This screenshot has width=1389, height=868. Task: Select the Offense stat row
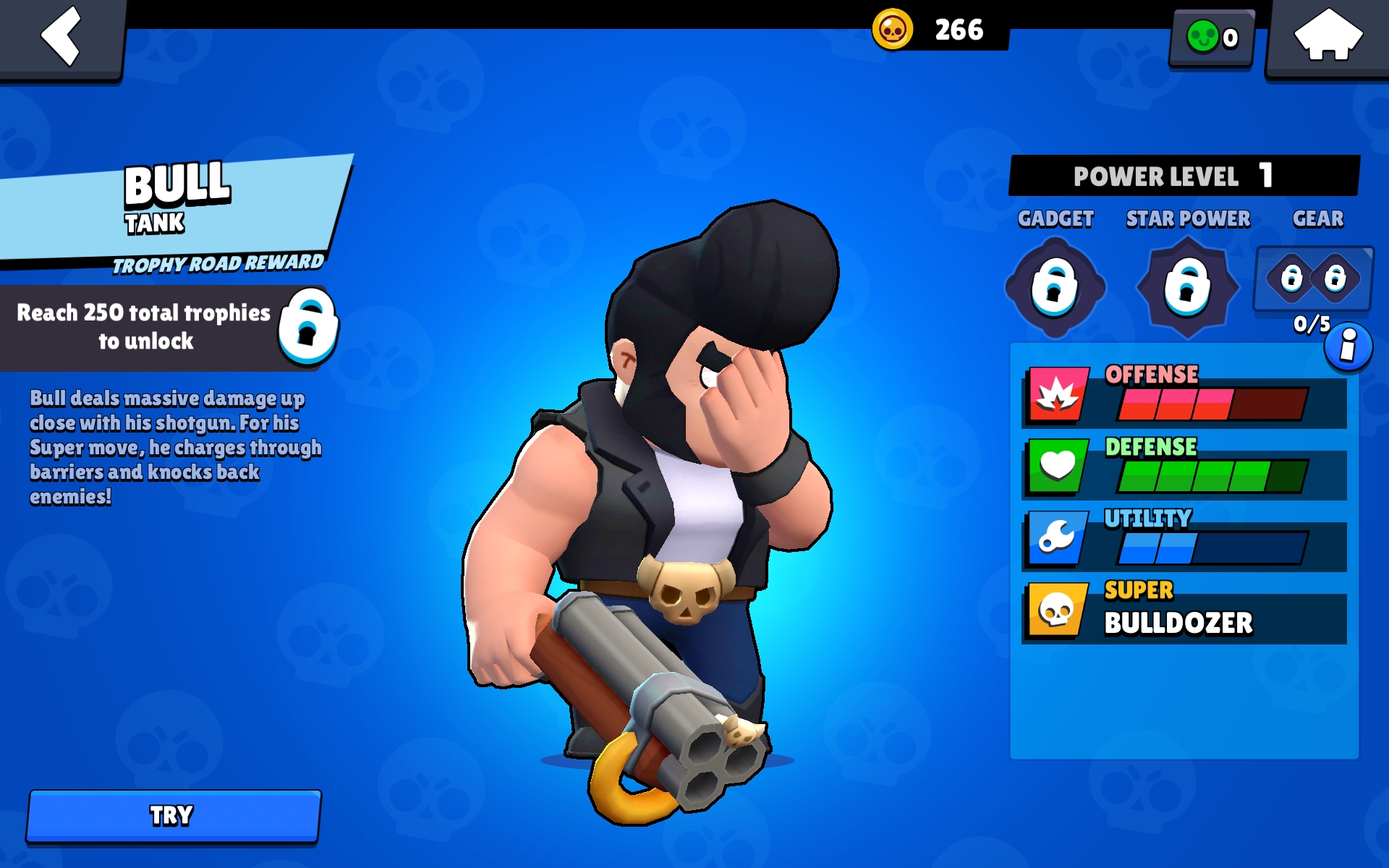tap(1184, 399)
